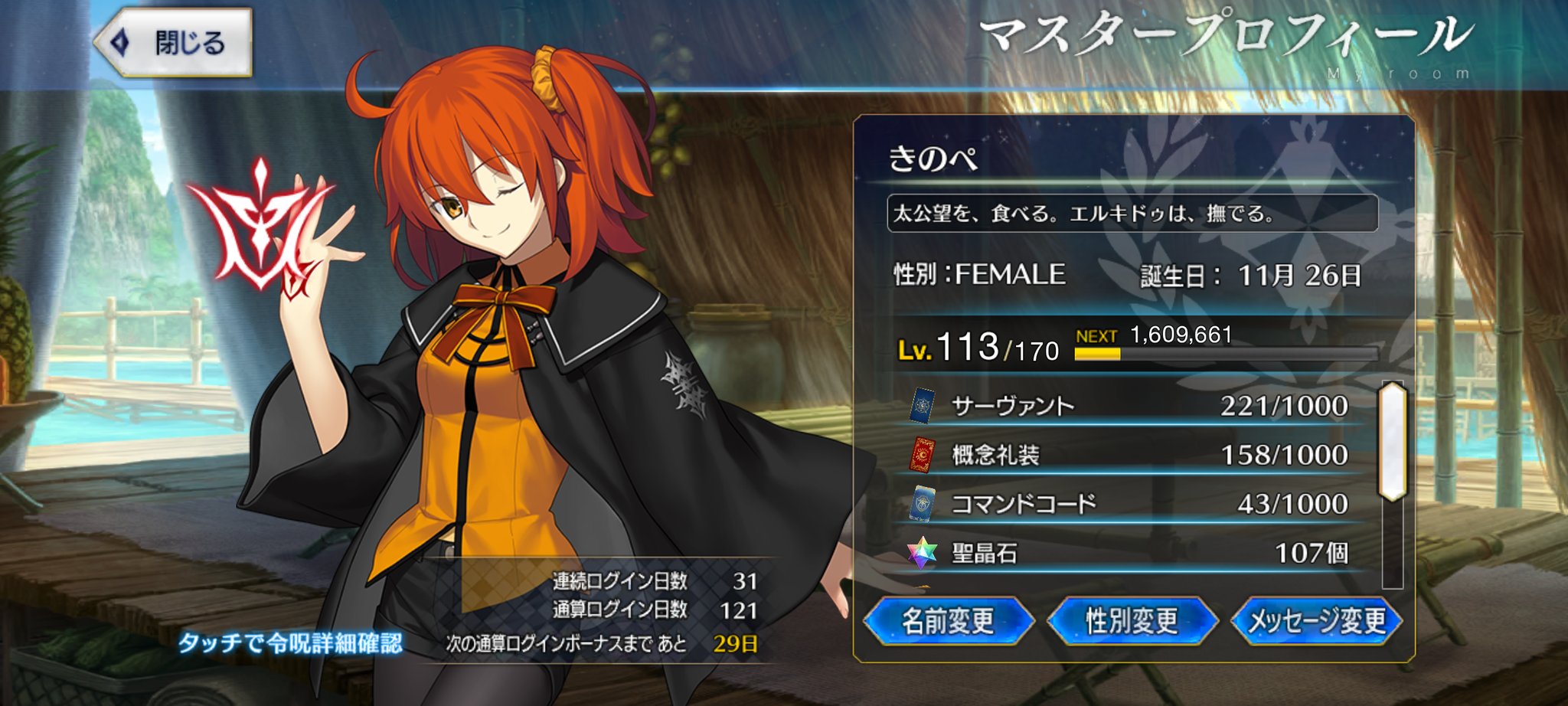Tap the タッチで令呪詳細確認 command spell details text
Screen dimensions: 1568x706
[290, 642]
